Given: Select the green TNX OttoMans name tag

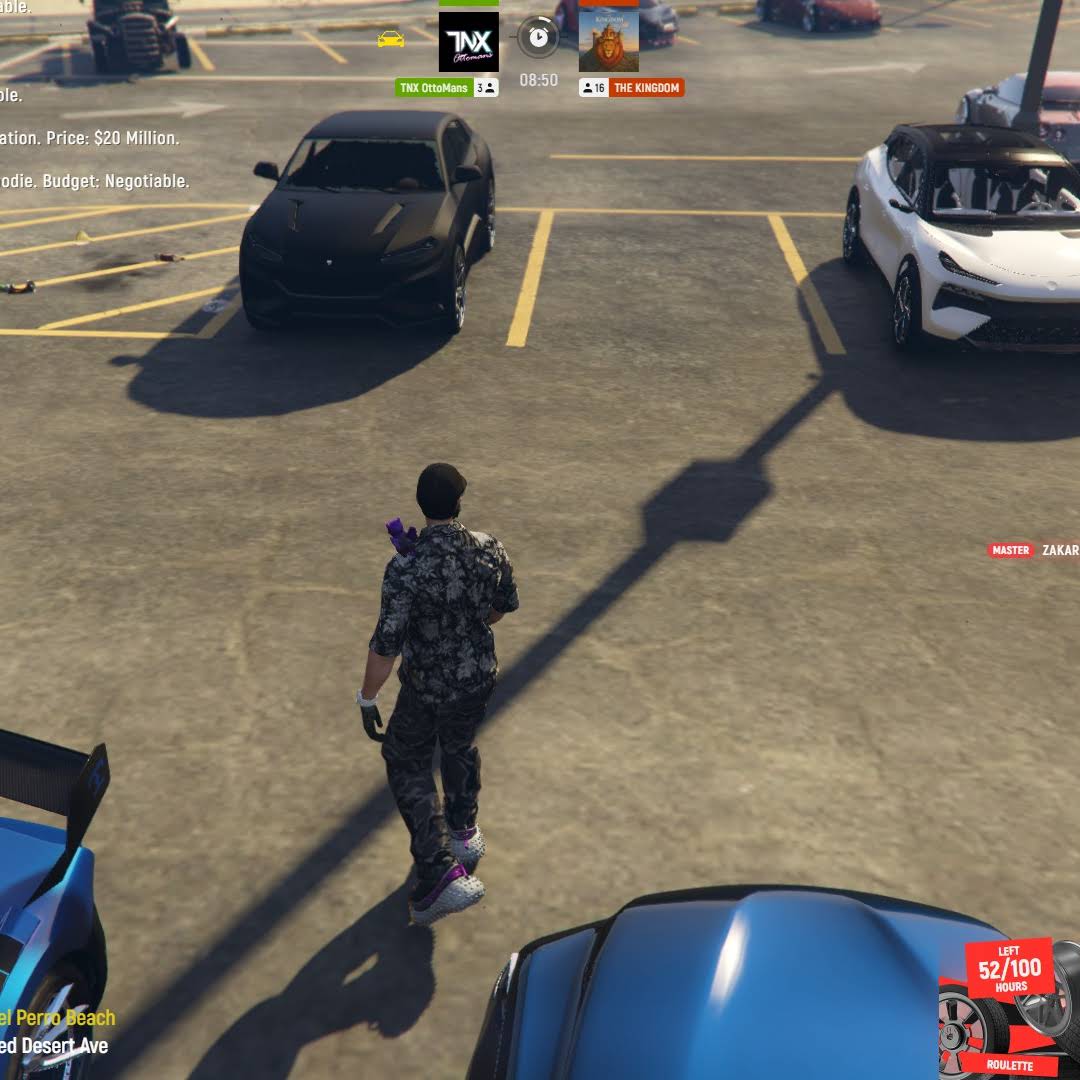Looking at the screenshot, I should (434, 88).
